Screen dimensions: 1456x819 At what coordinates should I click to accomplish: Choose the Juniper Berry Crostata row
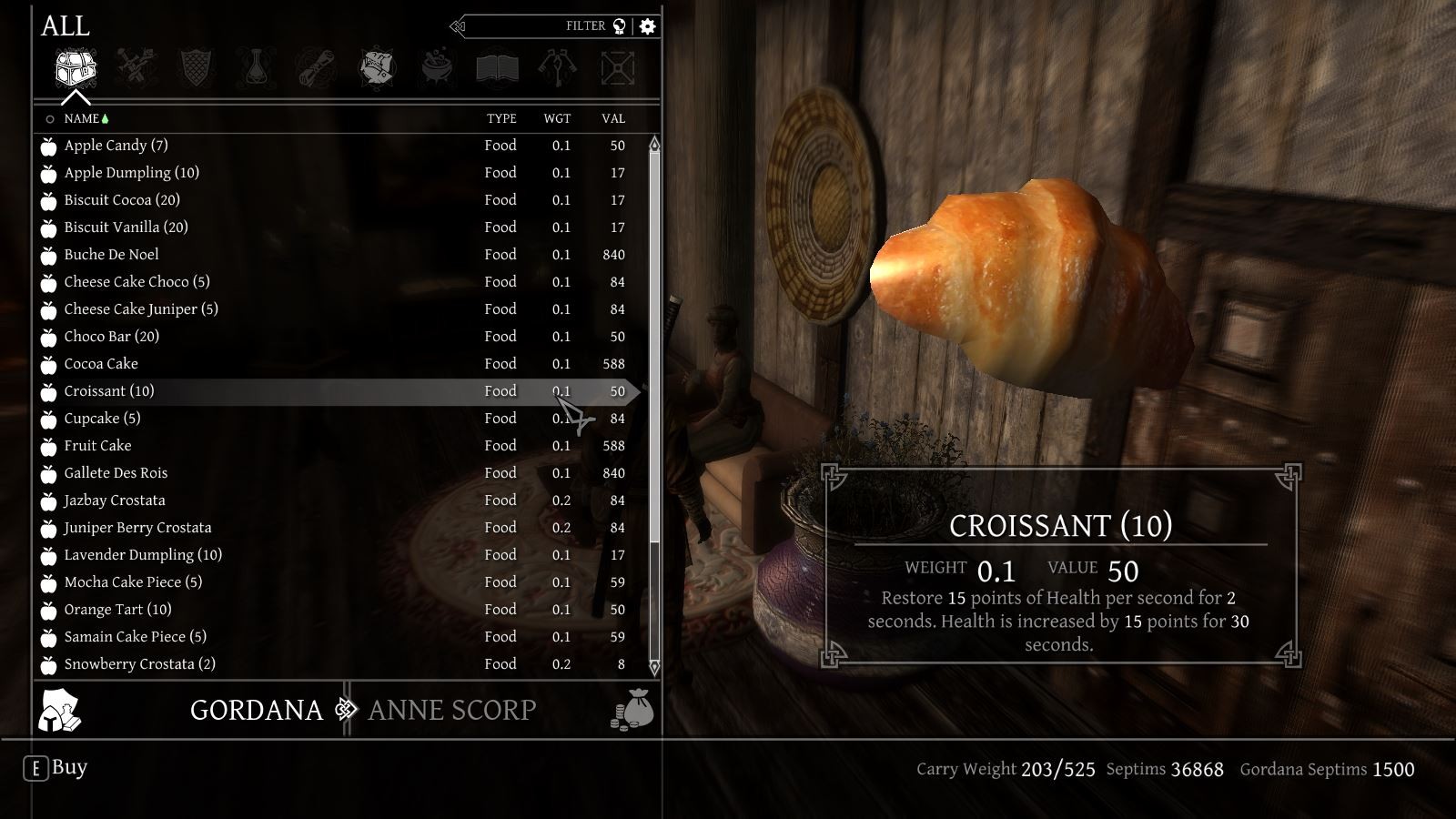[x=137, y=528]
